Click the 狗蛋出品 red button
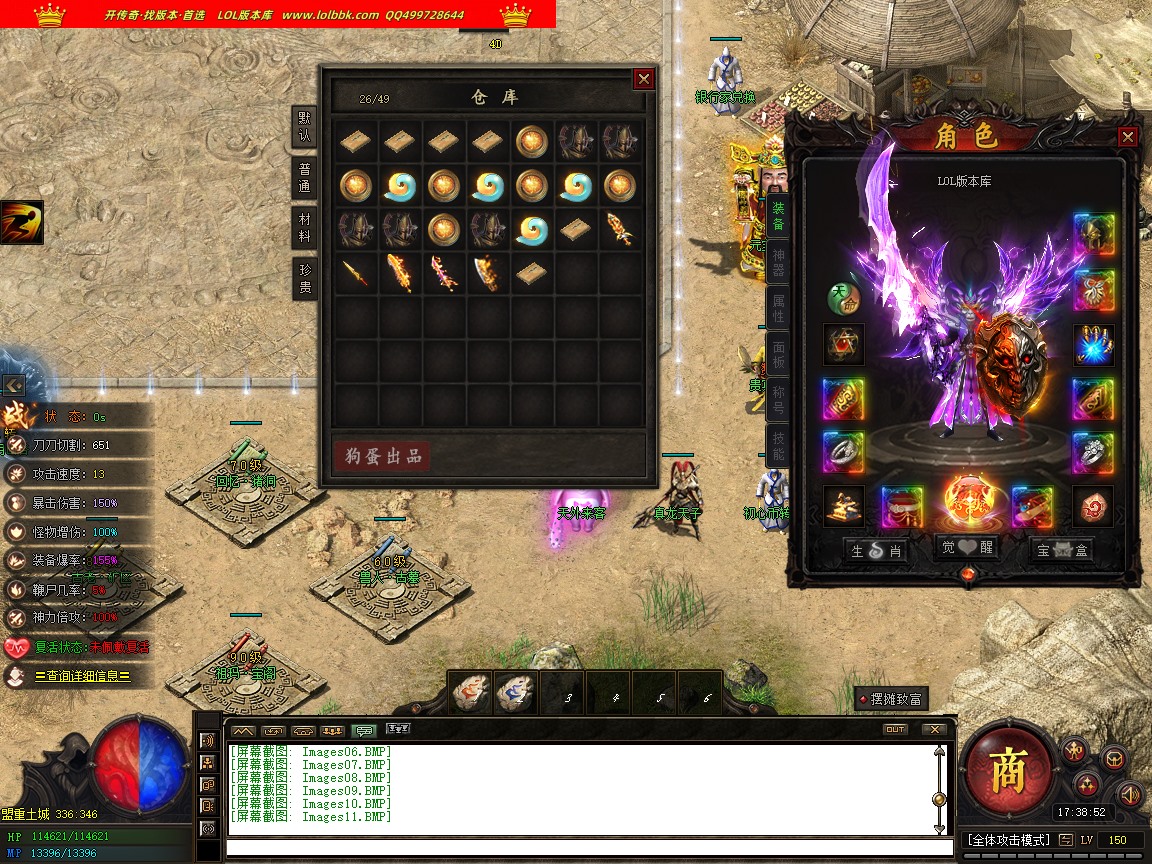1152x864 pixels. pos(381,457)
